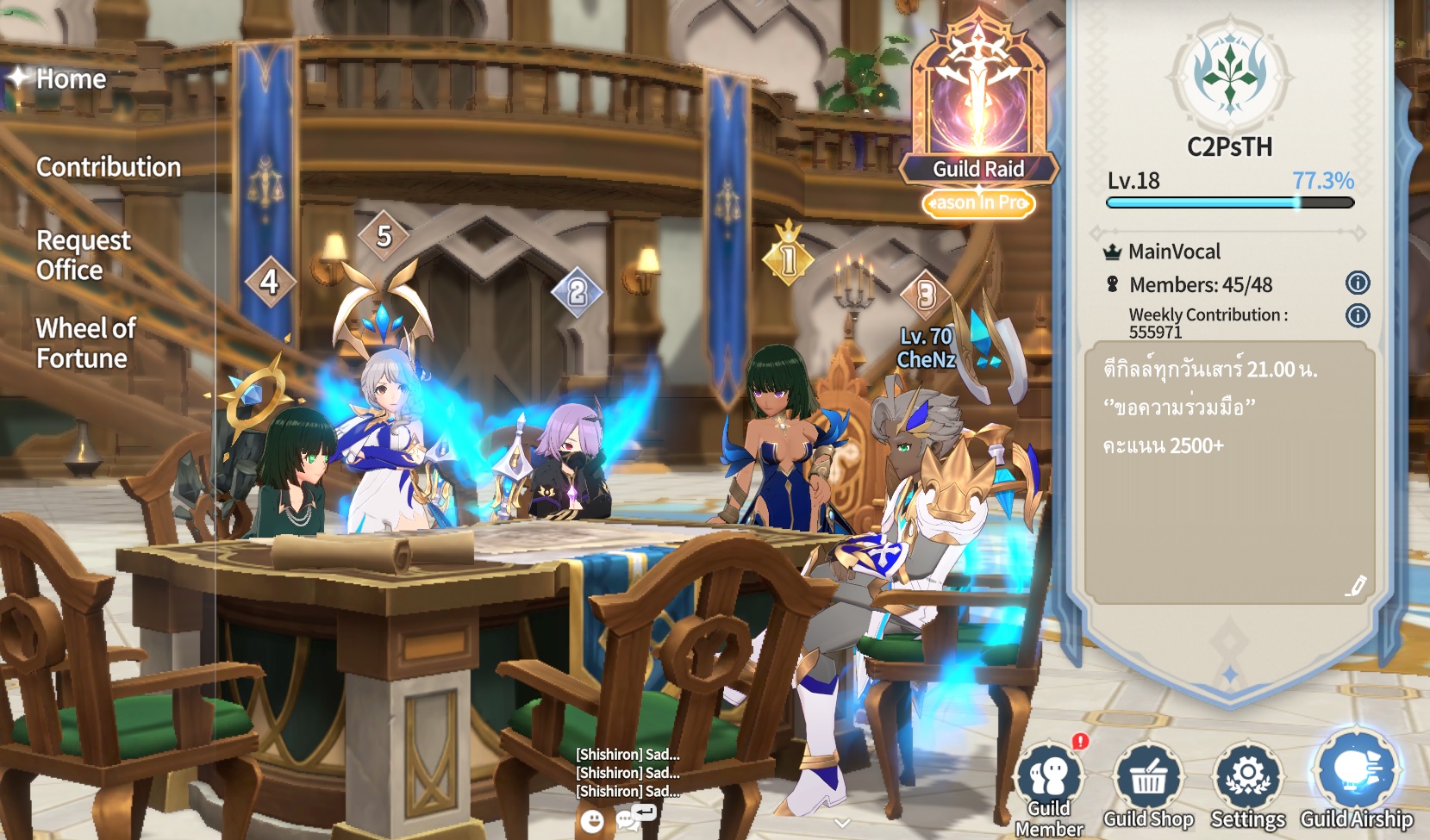The image size is (1430, 840).
Task: Open the emoji smiley button
Action: coord(591,821)
